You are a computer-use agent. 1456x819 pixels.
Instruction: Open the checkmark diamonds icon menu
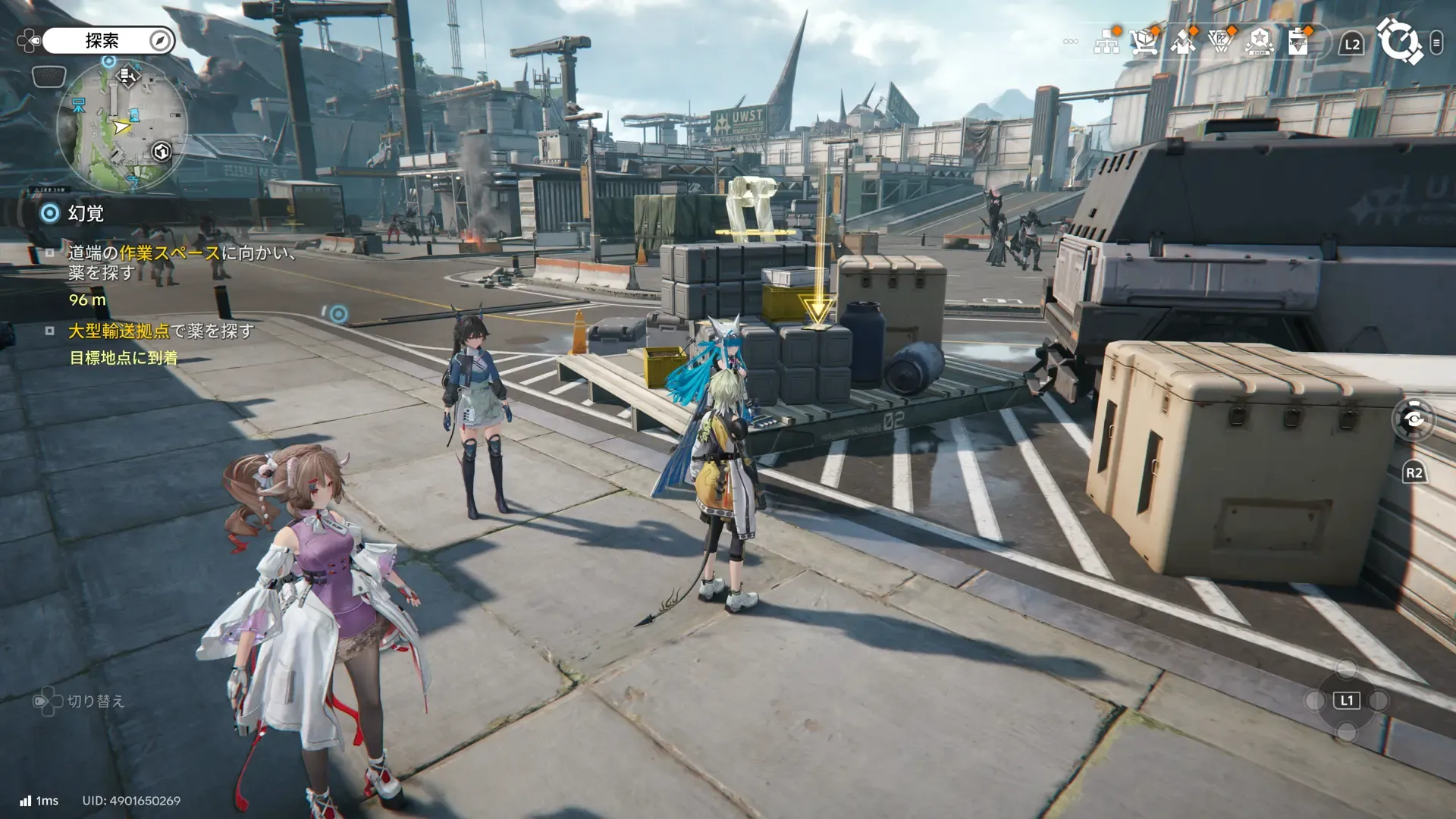(x=1183, y=42)
